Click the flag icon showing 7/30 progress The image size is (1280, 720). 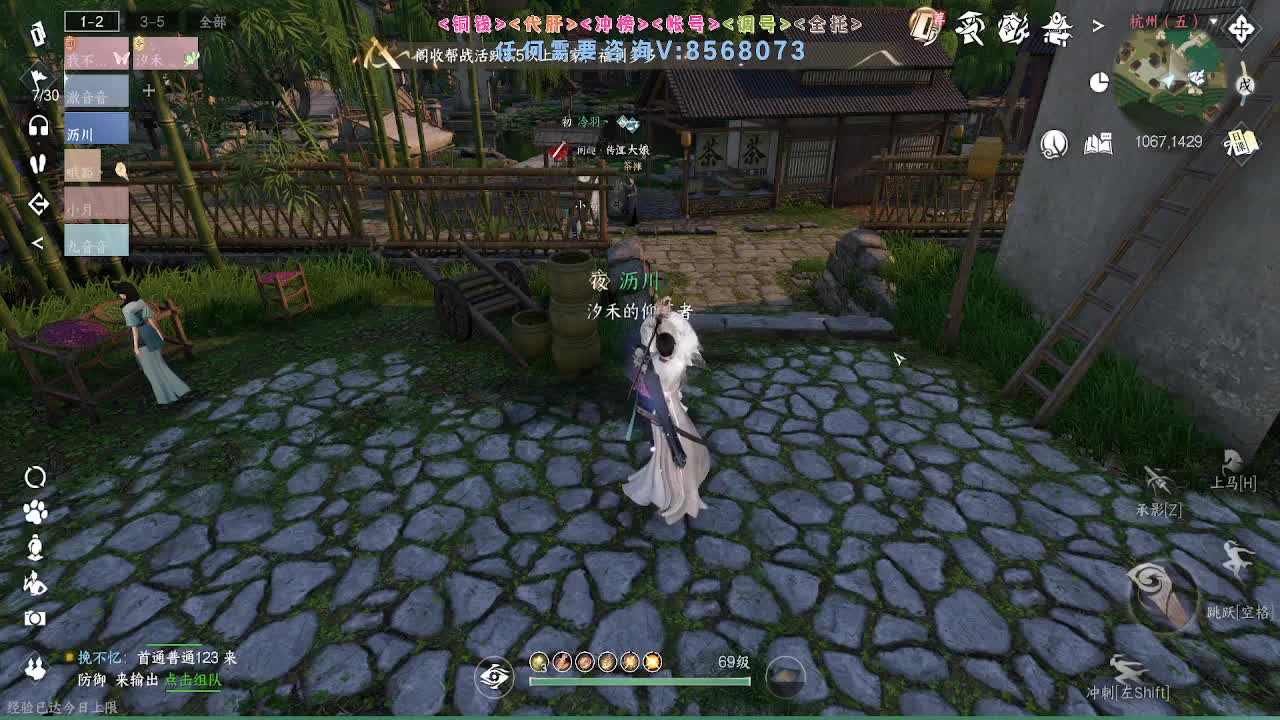tap(38, 77)
